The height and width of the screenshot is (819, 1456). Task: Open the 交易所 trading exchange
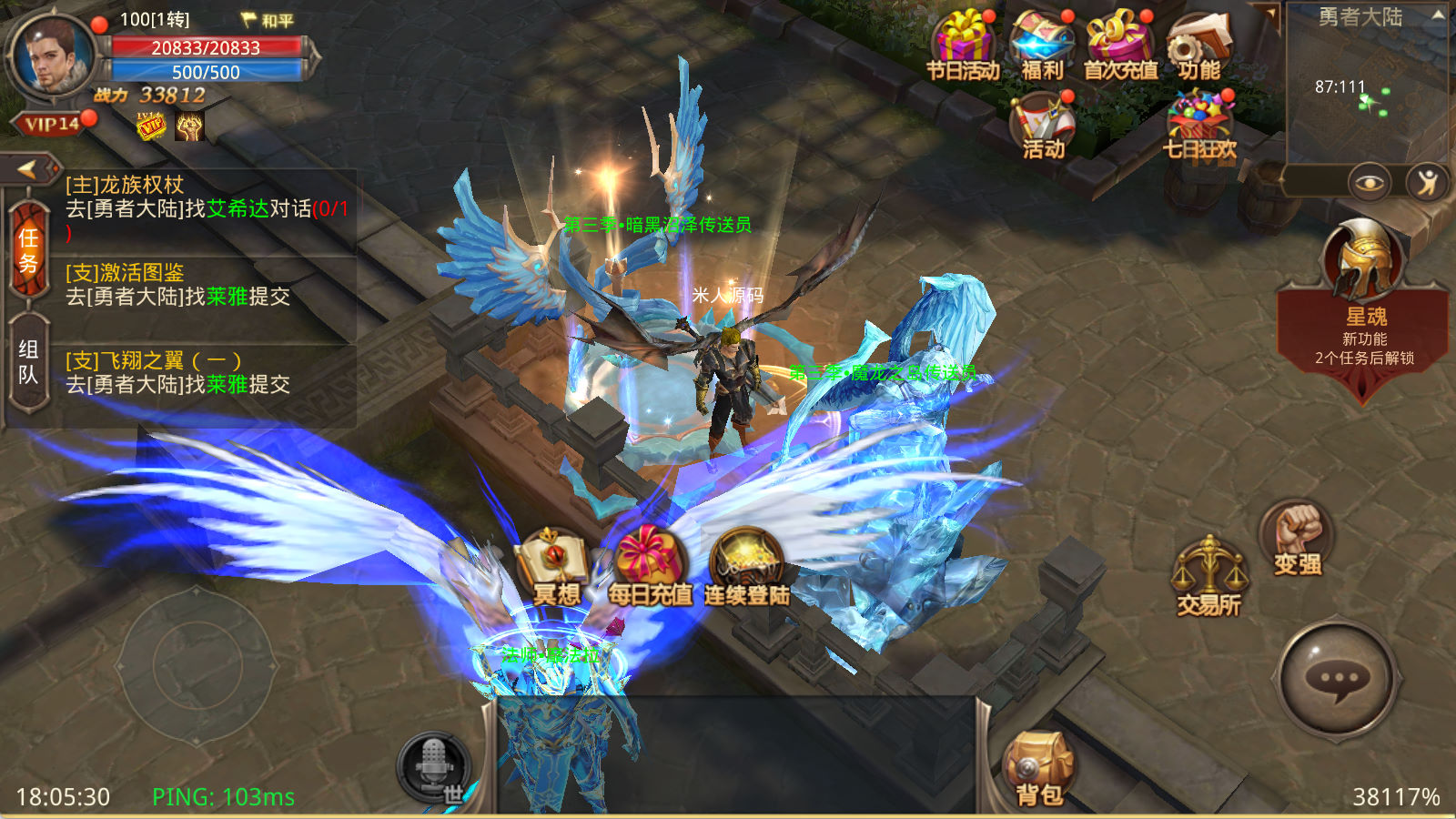point(1208,576)
